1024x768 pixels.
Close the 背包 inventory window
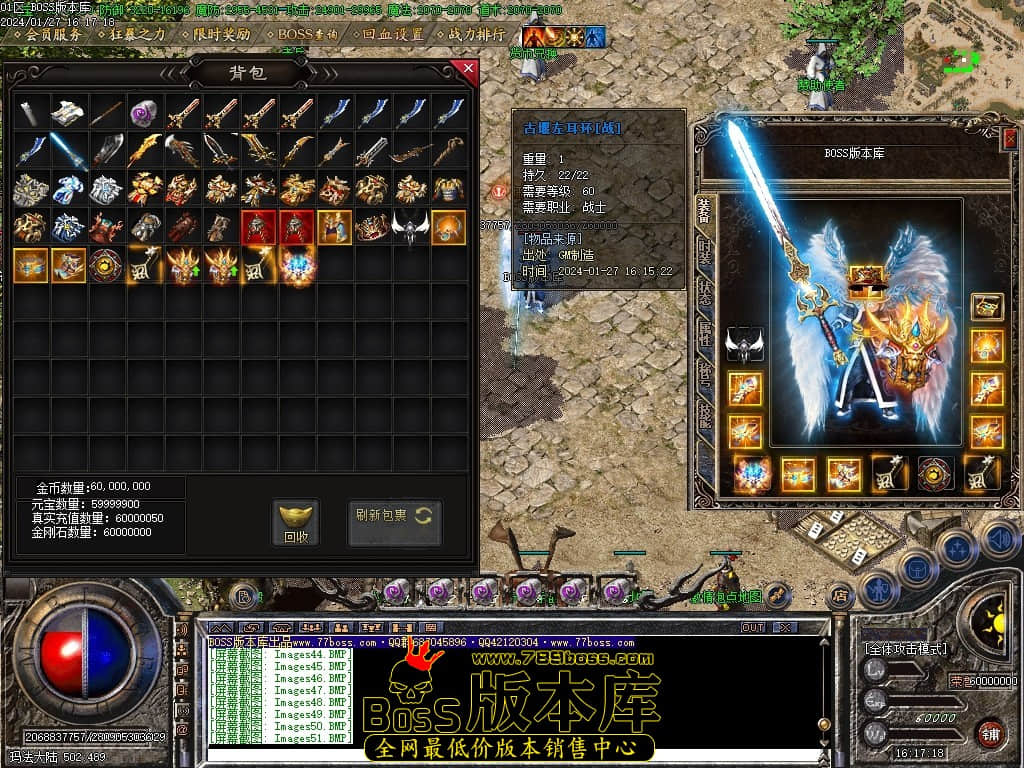tap(465, 69)
